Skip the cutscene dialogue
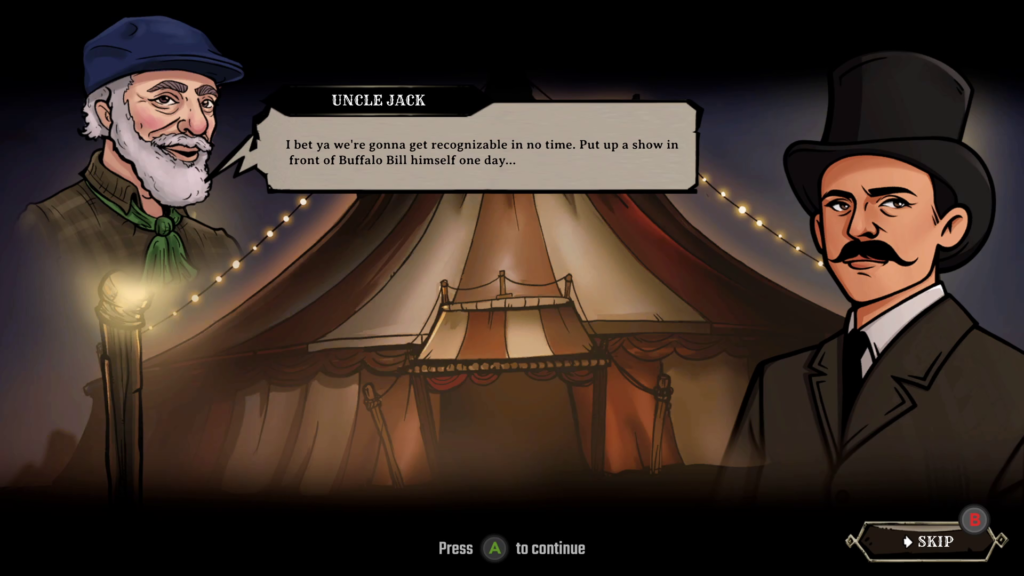The height and width of the screenshot is (576, 1024). [x=926, y=541]
